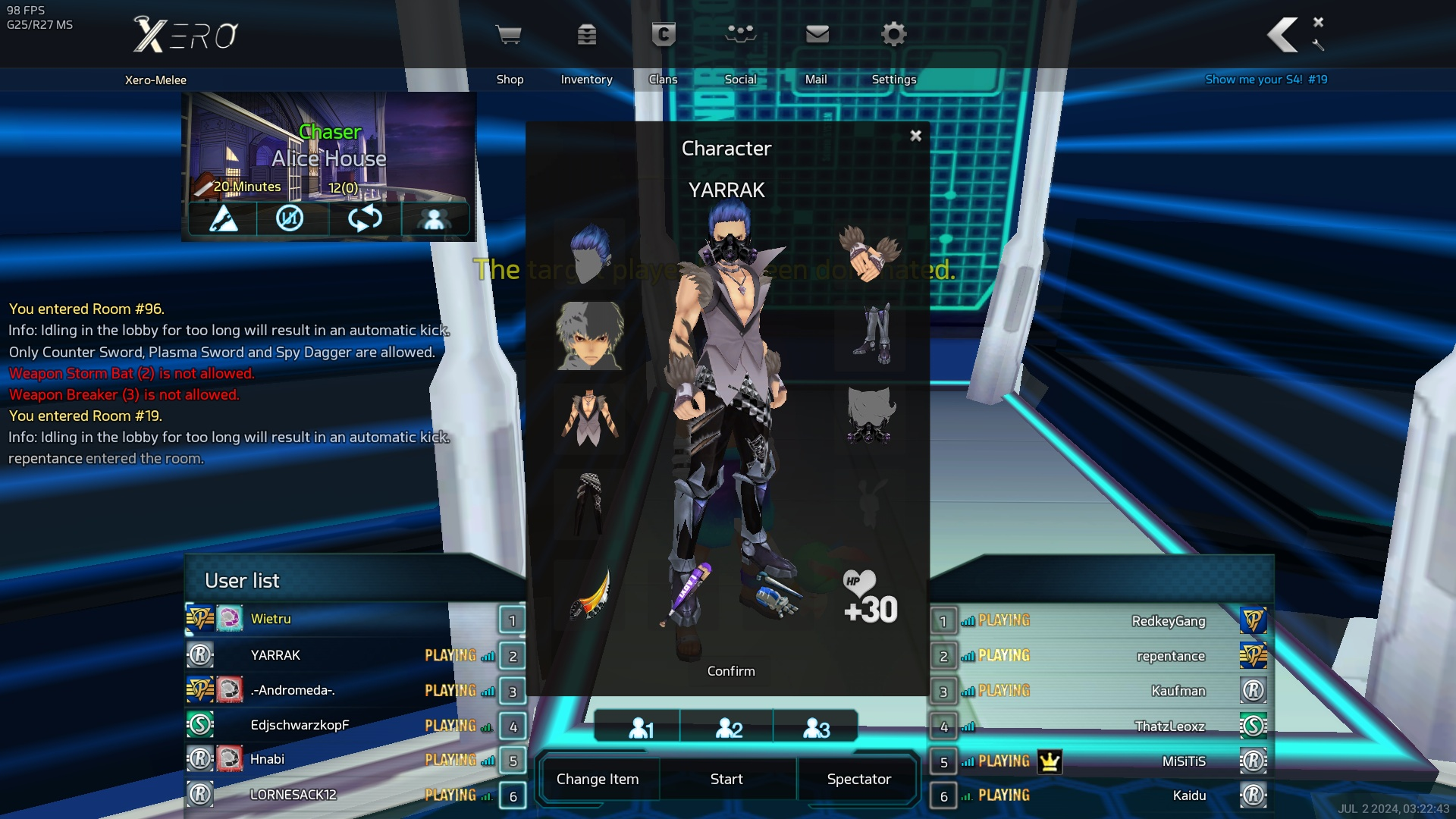Select the fur-cuffed gloves slot
This screenshot has height=819, width=1456.
[x=870, y=253]
